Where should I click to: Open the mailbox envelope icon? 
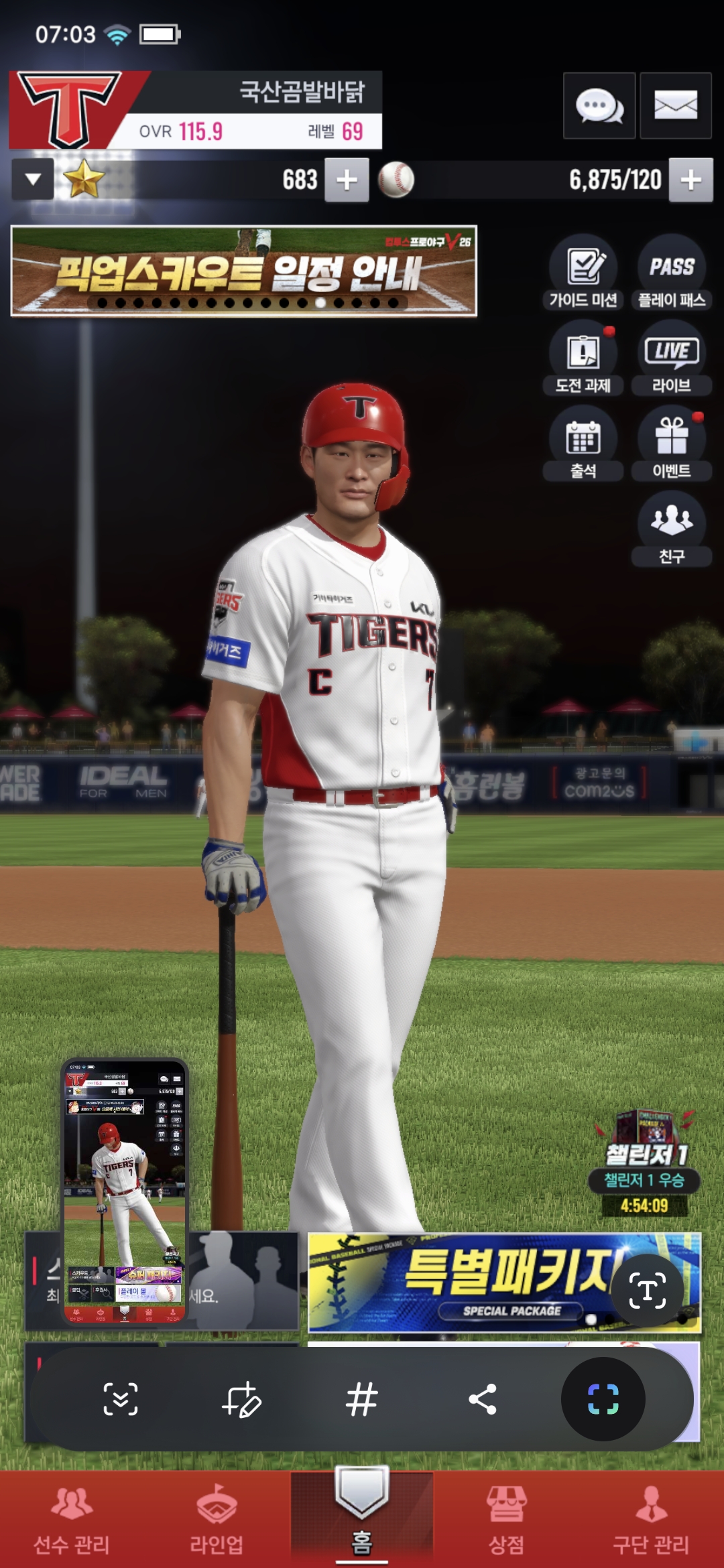click(675, 106)
